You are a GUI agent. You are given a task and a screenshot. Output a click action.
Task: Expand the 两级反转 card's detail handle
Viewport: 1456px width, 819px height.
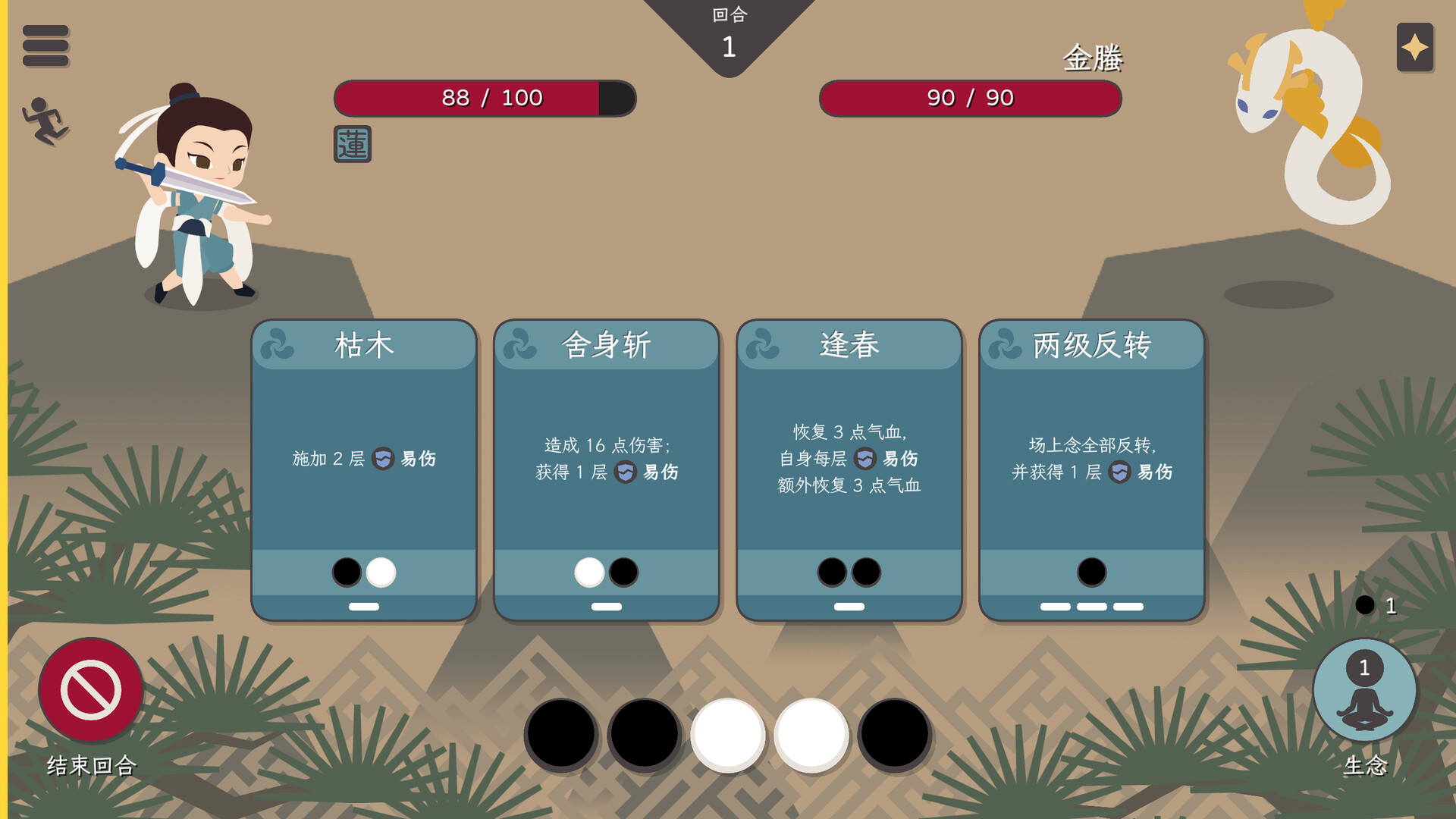point(1091,606)
